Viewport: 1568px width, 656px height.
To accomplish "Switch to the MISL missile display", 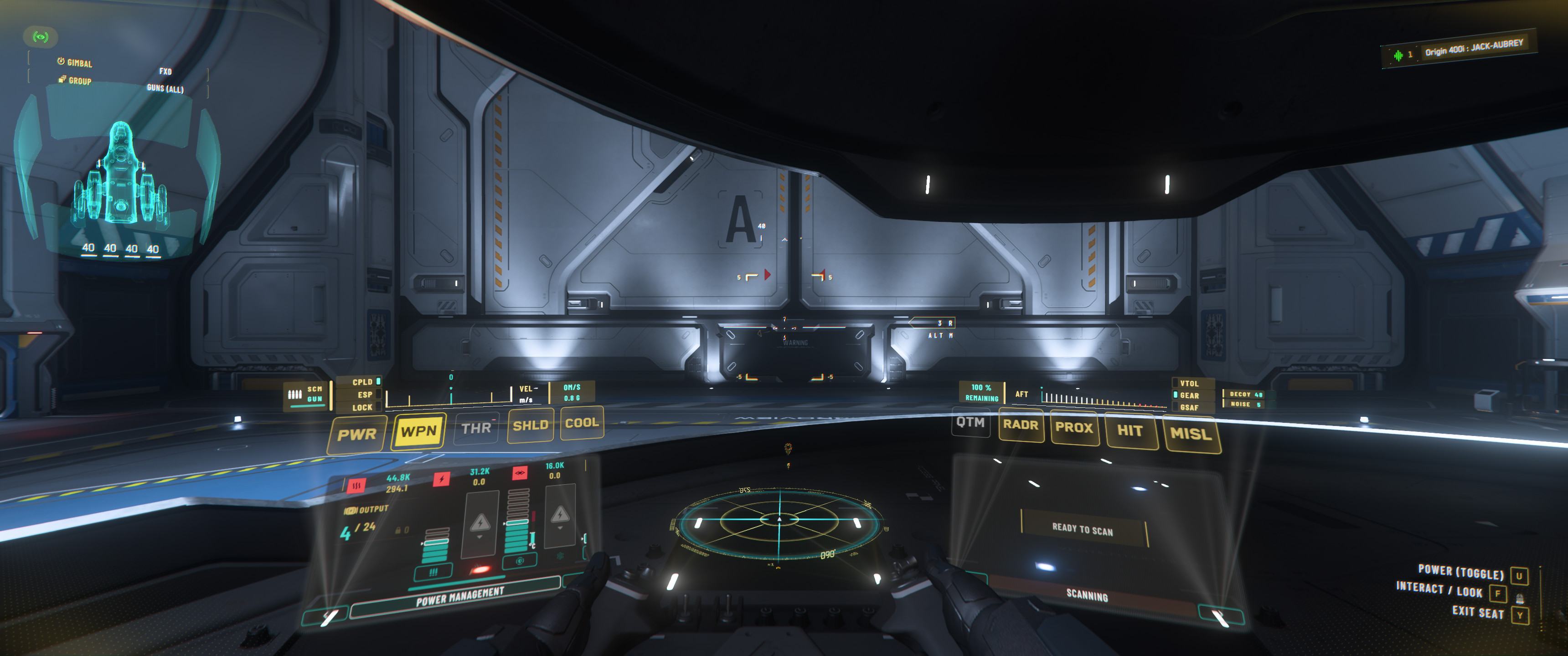I will pyautogui.click(x=1191, y=434).
